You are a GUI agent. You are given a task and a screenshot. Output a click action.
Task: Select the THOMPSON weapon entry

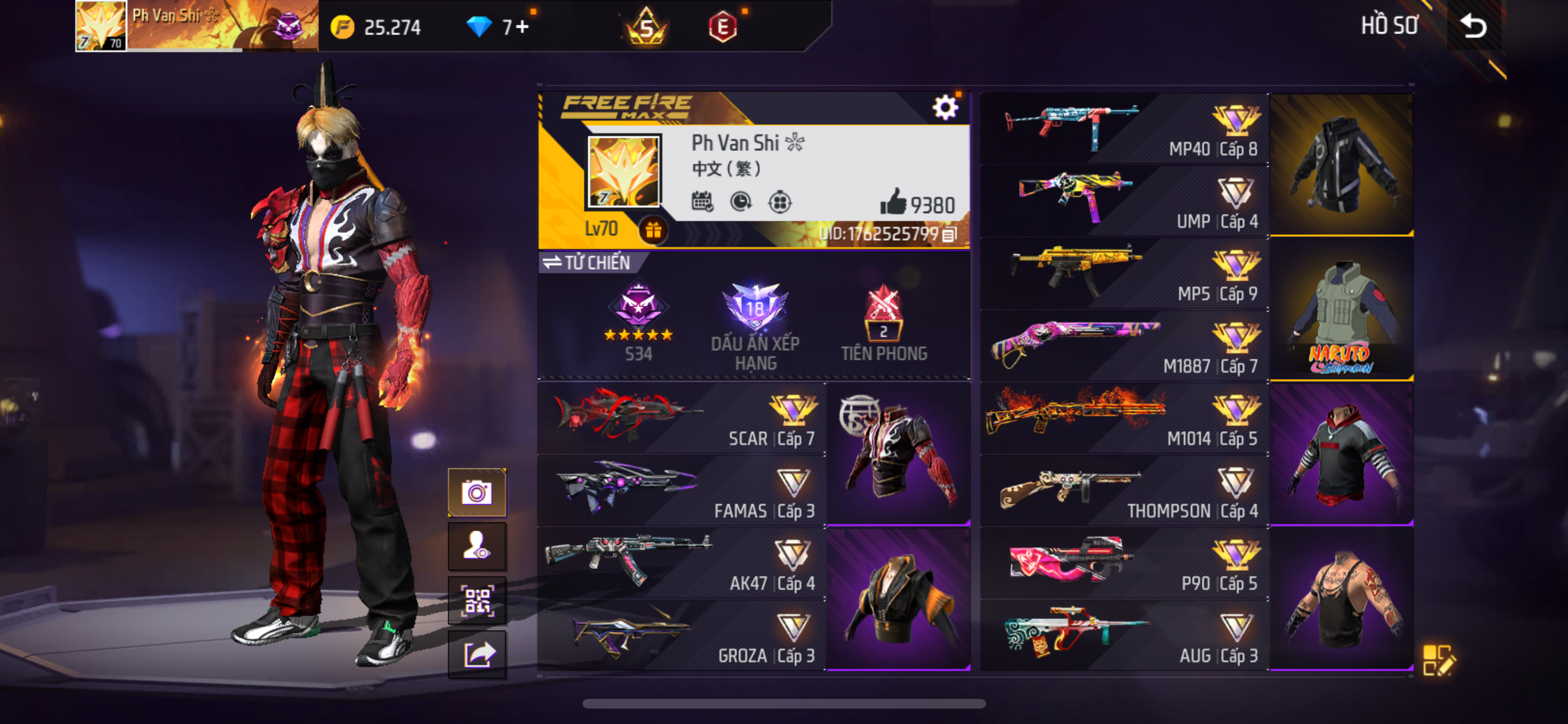[x=1124, y=491]
